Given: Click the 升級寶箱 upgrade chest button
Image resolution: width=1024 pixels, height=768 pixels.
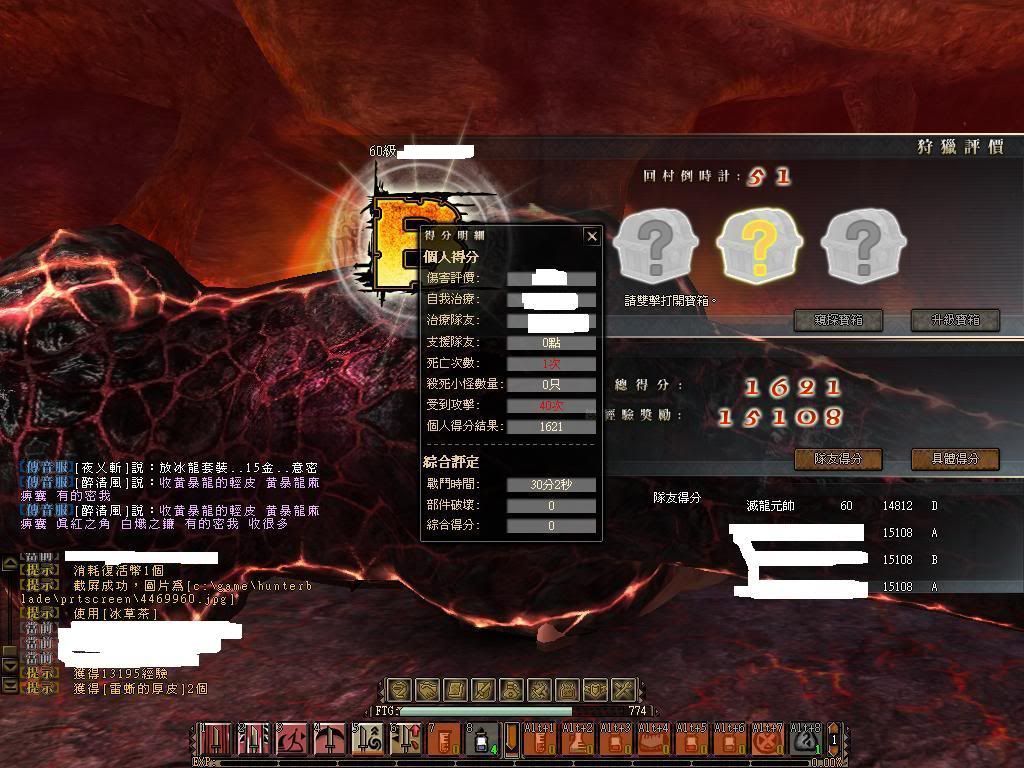Looking at the screenshot, I should tap(956, 320).
